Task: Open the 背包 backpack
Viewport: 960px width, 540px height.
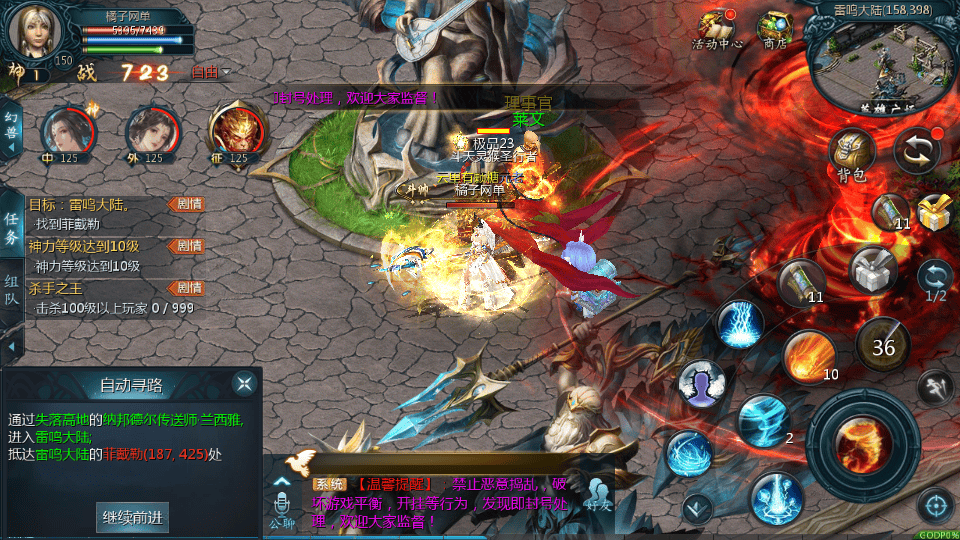Action: (x=851, y=153)
